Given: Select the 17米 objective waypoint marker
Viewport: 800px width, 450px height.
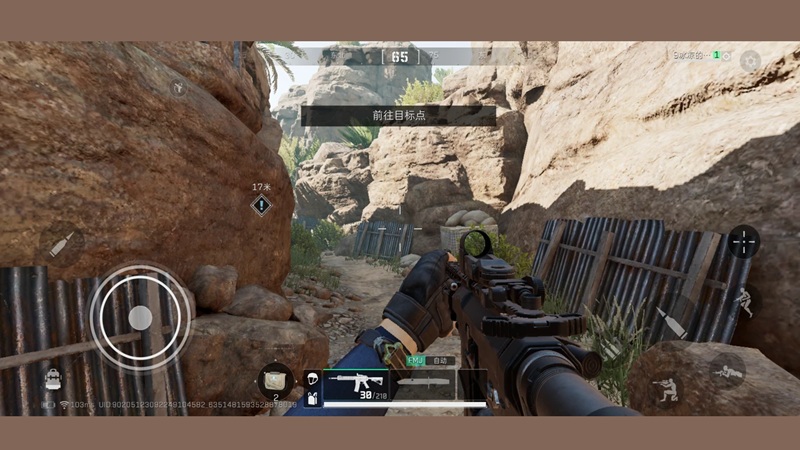Looking at the screenshot, I should point(261,205).
